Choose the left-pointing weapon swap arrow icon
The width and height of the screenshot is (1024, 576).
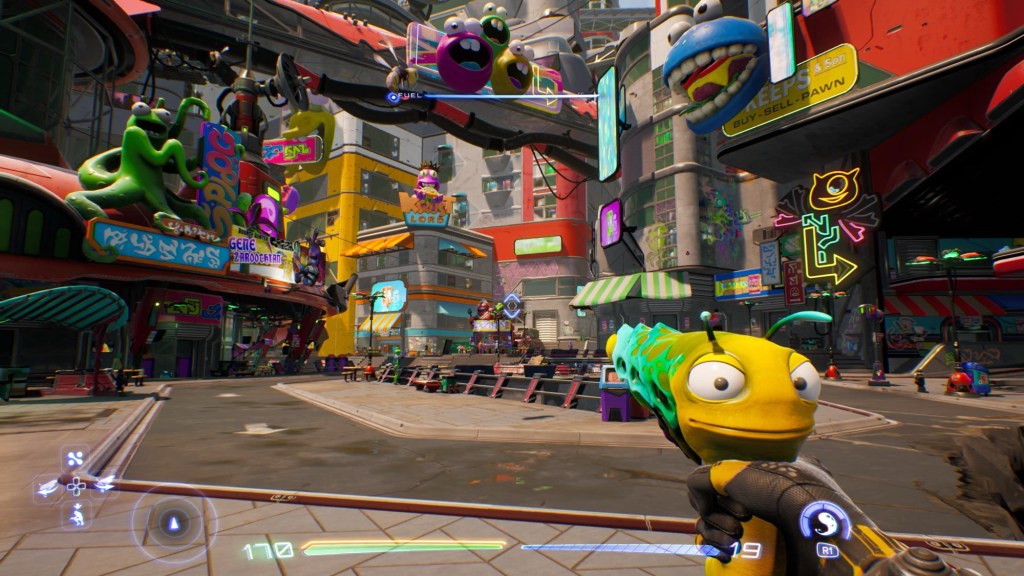pyautogui.click(x=47, y=488)
